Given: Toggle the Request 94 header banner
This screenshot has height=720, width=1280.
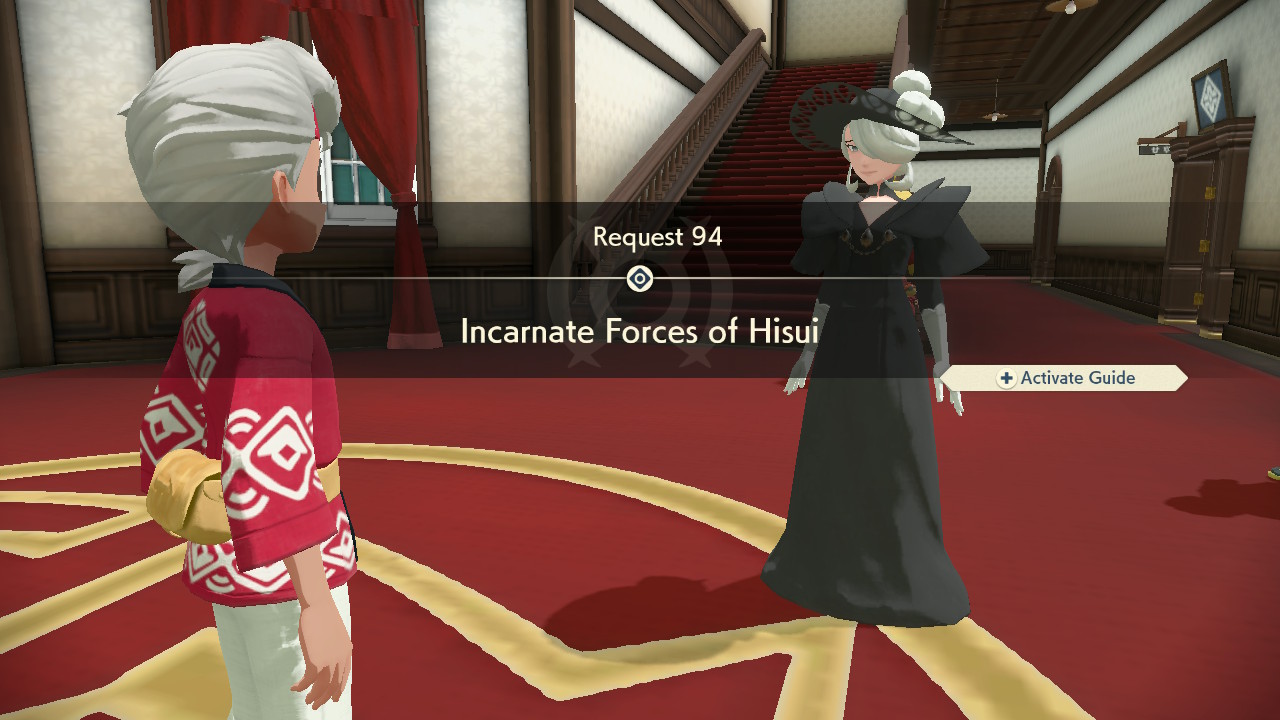Looking at the screenshot, I should [640, 237].
